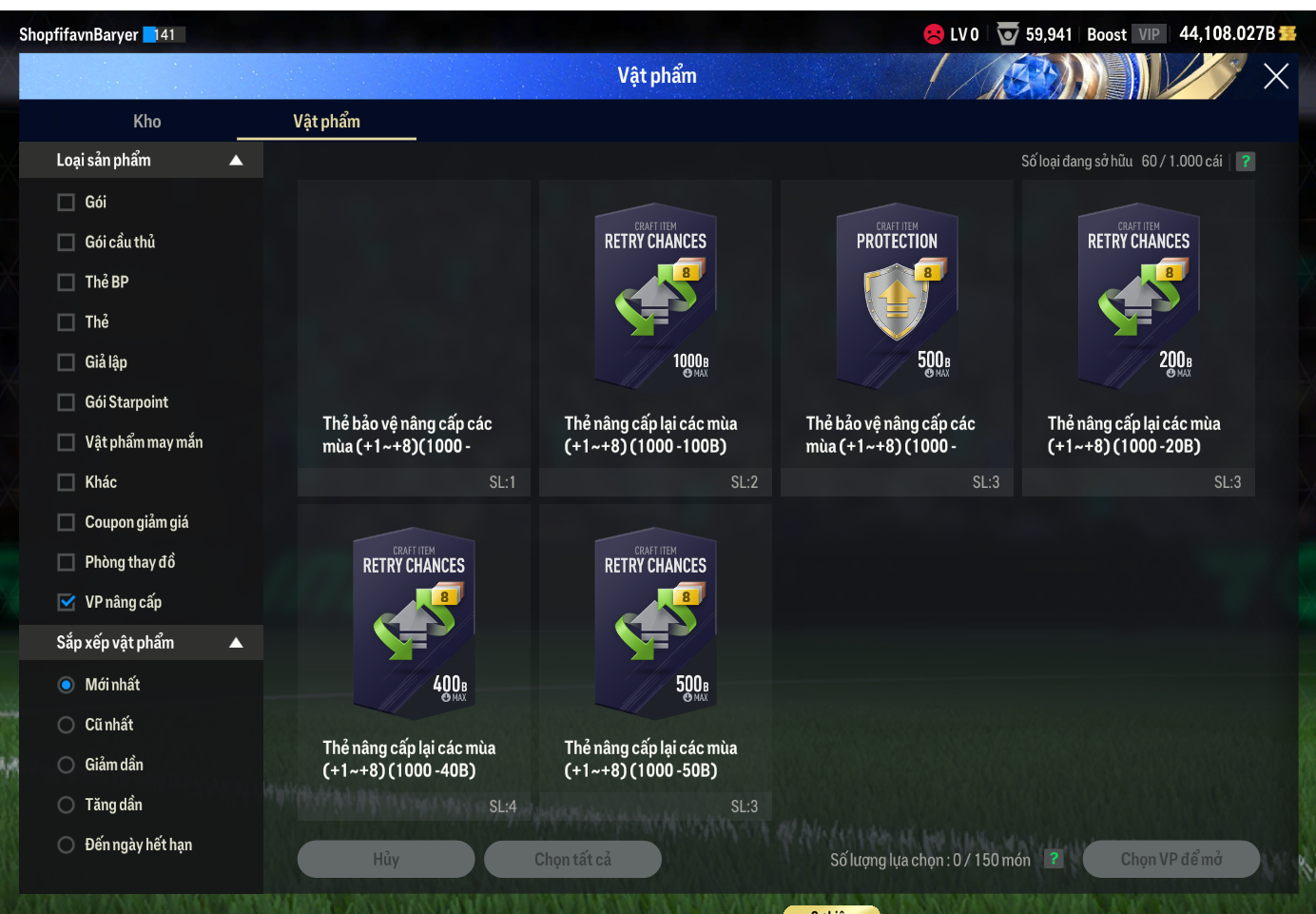This screenshot has width=1316, height=914.
Task: Select the Vật phẩm tab
Action: click(326, 121)
